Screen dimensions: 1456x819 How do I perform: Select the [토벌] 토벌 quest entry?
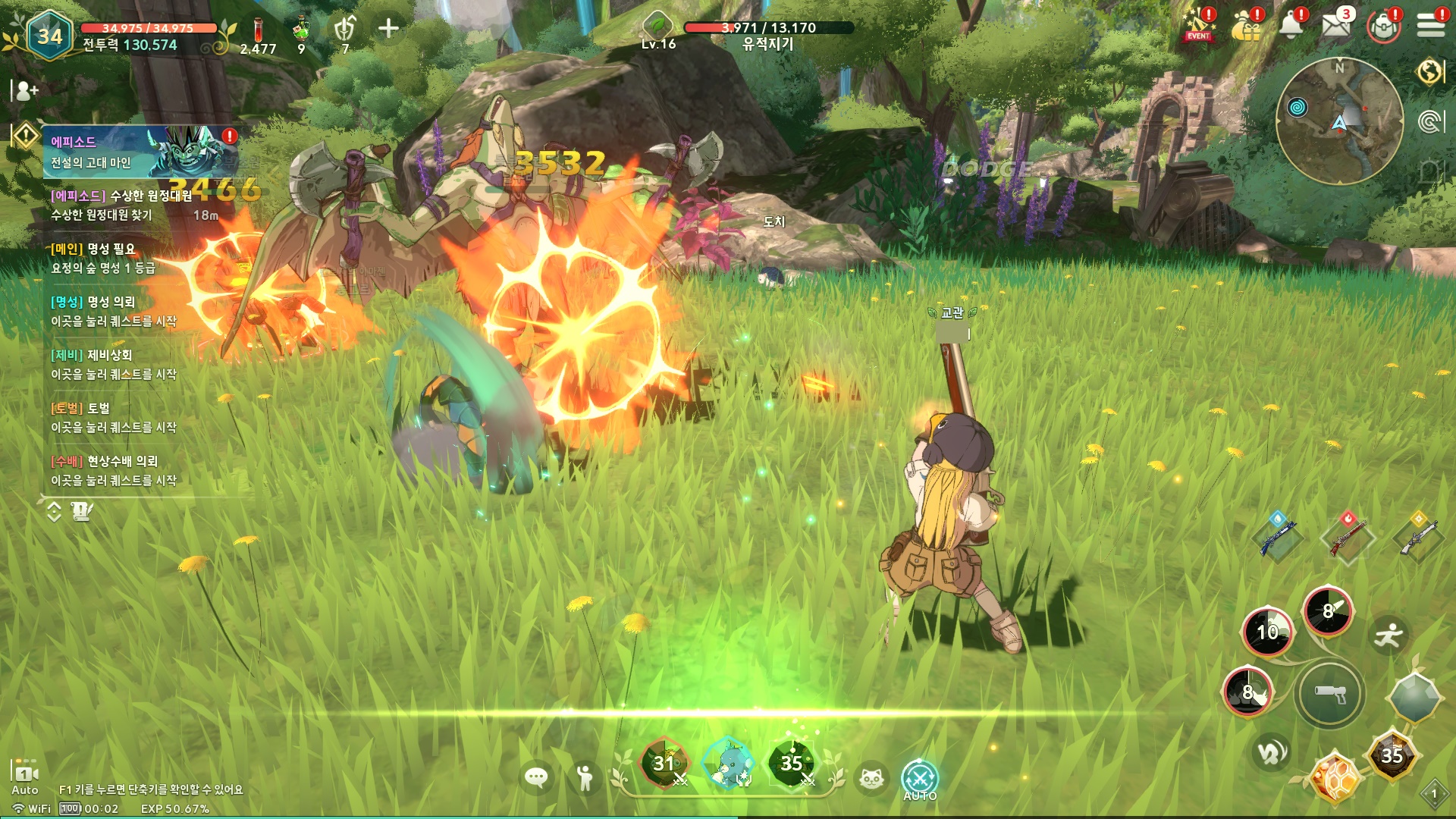(114, 418)
